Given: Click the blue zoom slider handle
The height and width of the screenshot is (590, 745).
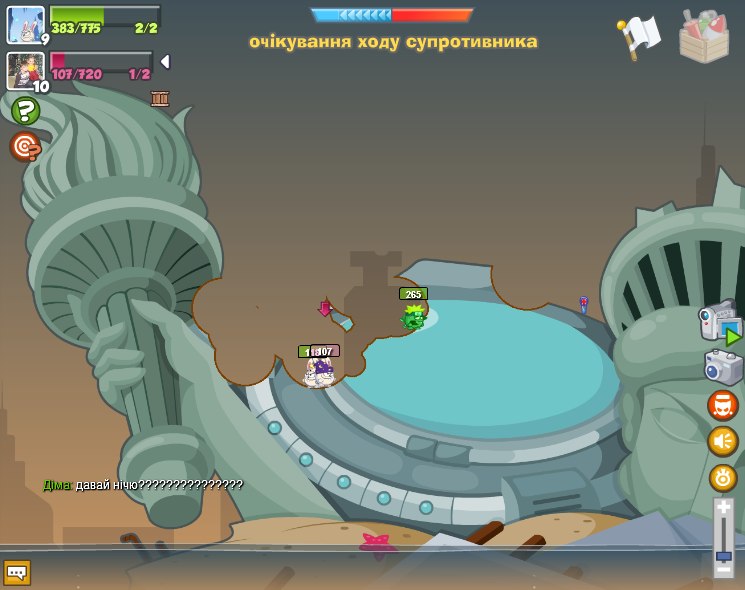Looking at the screenshot, I should (724, 556).
